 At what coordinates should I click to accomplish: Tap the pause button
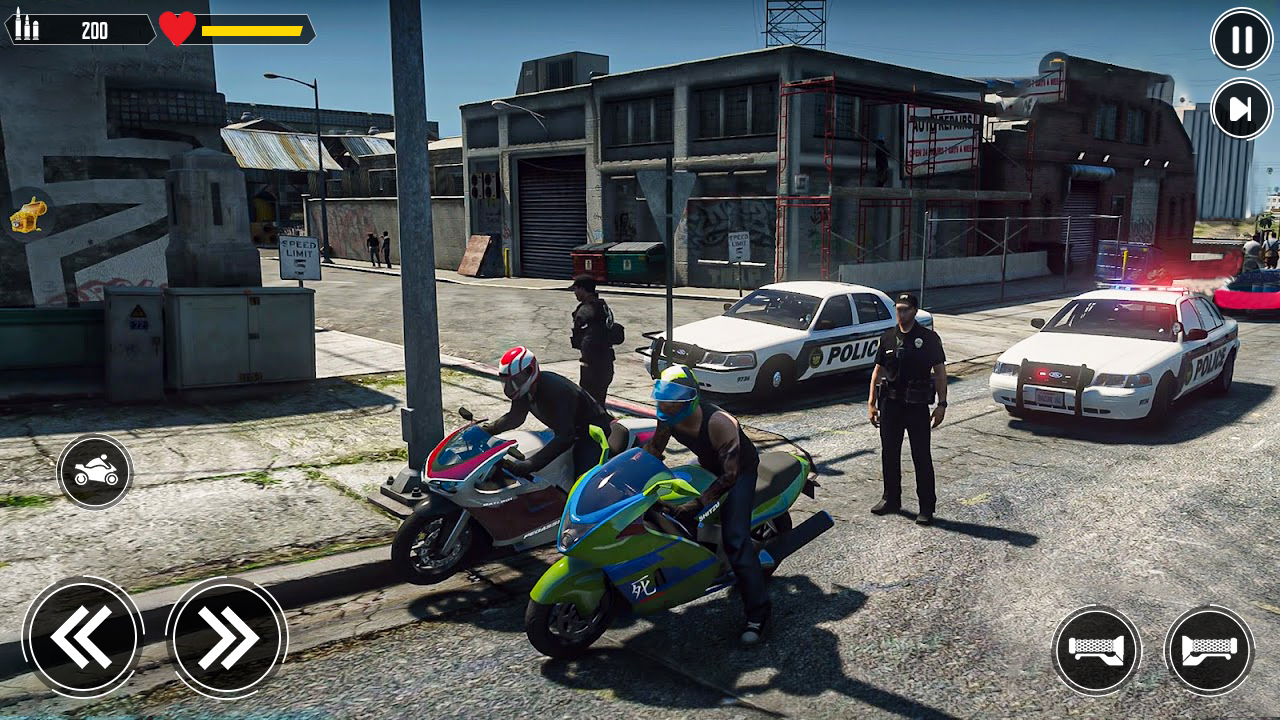coord(1240,40)
